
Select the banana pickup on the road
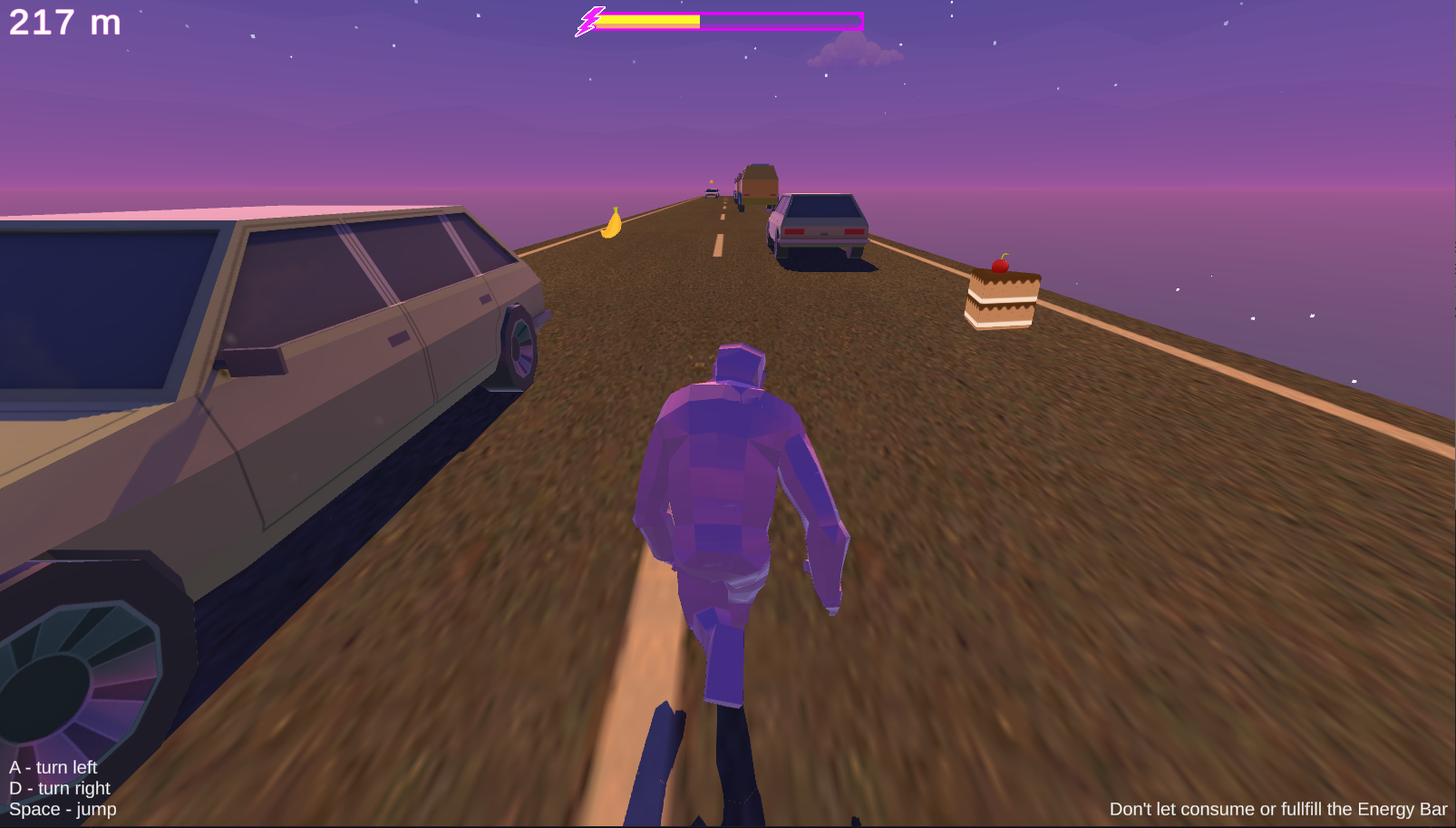[611, 225]
